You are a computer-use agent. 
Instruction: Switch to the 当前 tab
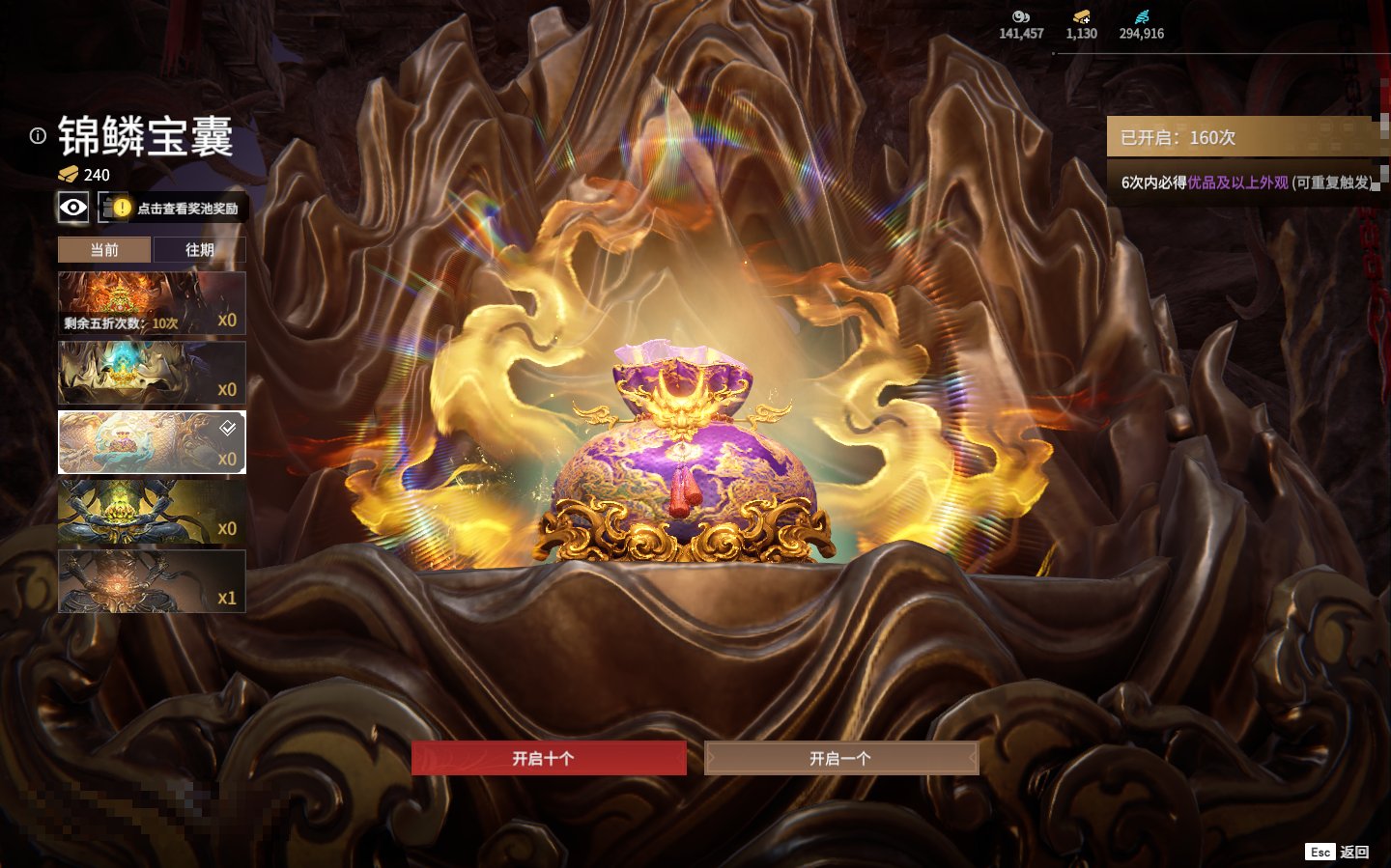(104, 250)
